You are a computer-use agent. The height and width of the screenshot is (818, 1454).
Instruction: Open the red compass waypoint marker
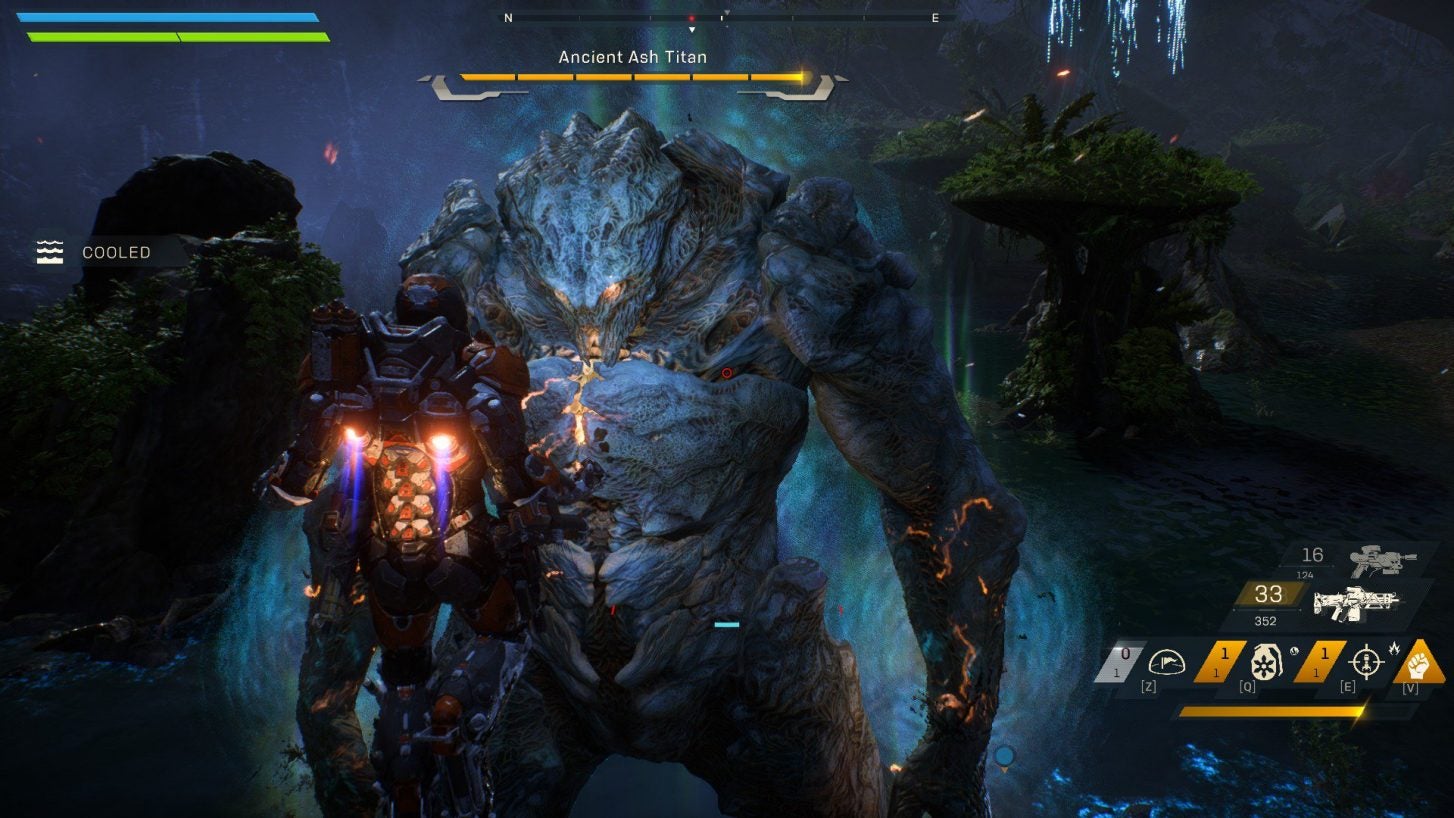[690, 17]
